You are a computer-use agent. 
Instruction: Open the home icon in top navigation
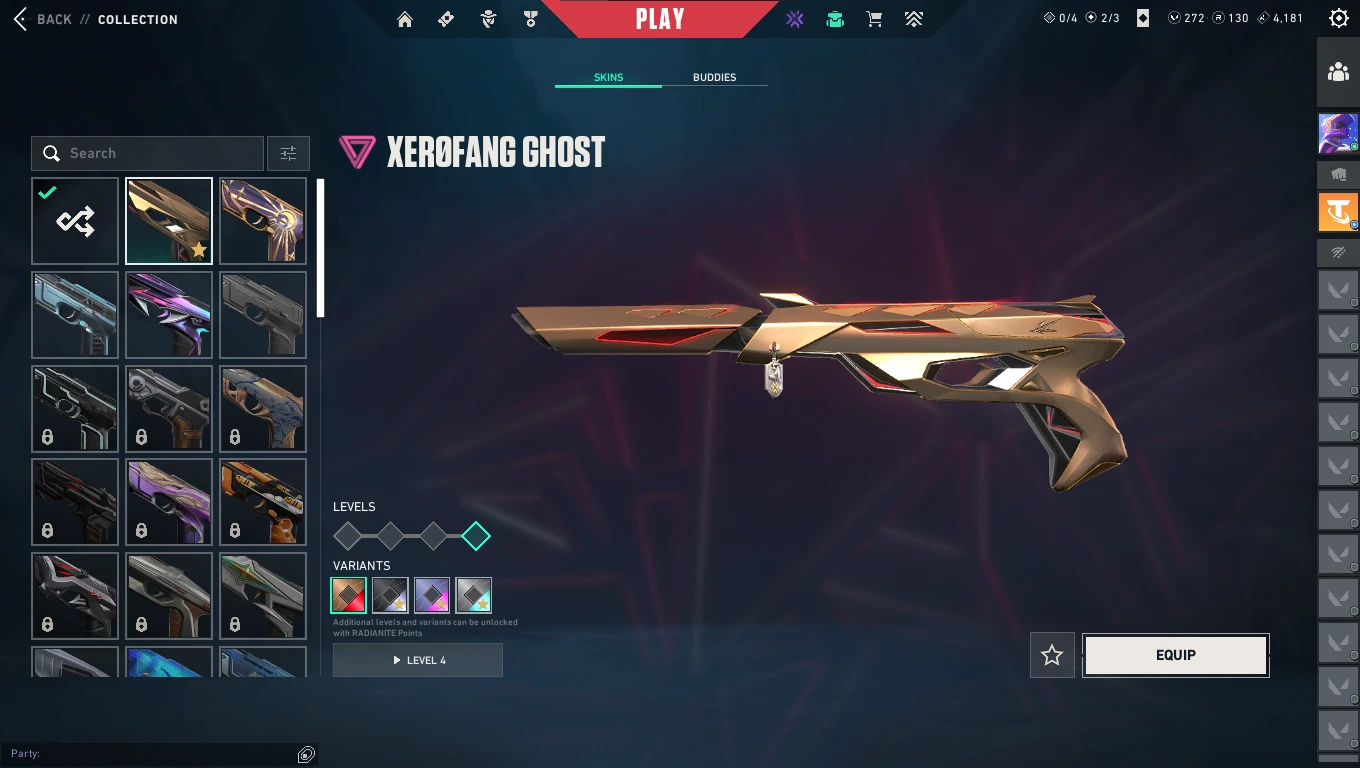pos(405,19)
